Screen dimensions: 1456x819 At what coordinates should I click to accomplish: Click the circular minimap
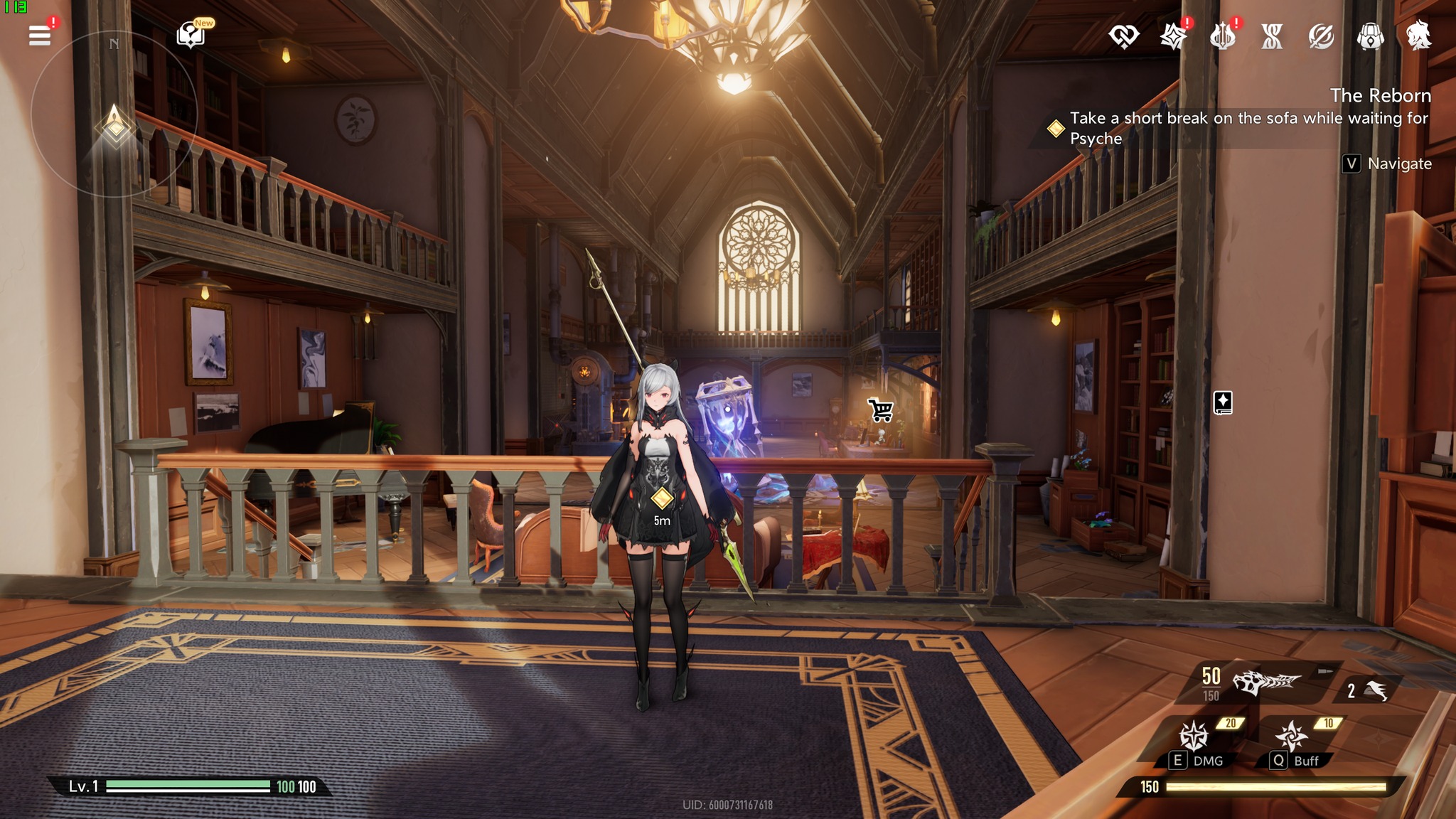114,114
